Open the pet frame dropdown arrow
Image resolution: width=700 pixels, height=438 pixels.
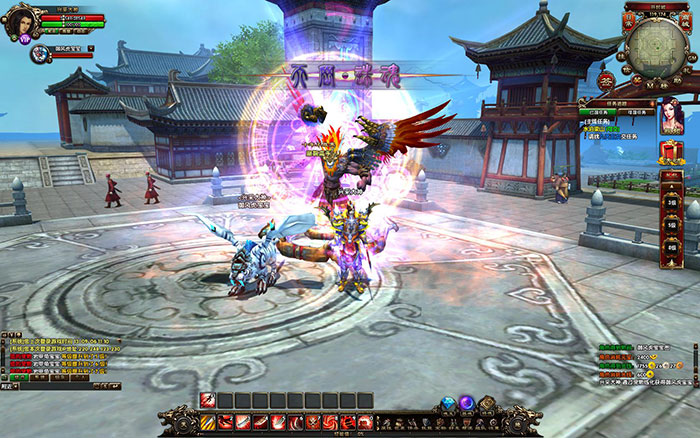91,47
